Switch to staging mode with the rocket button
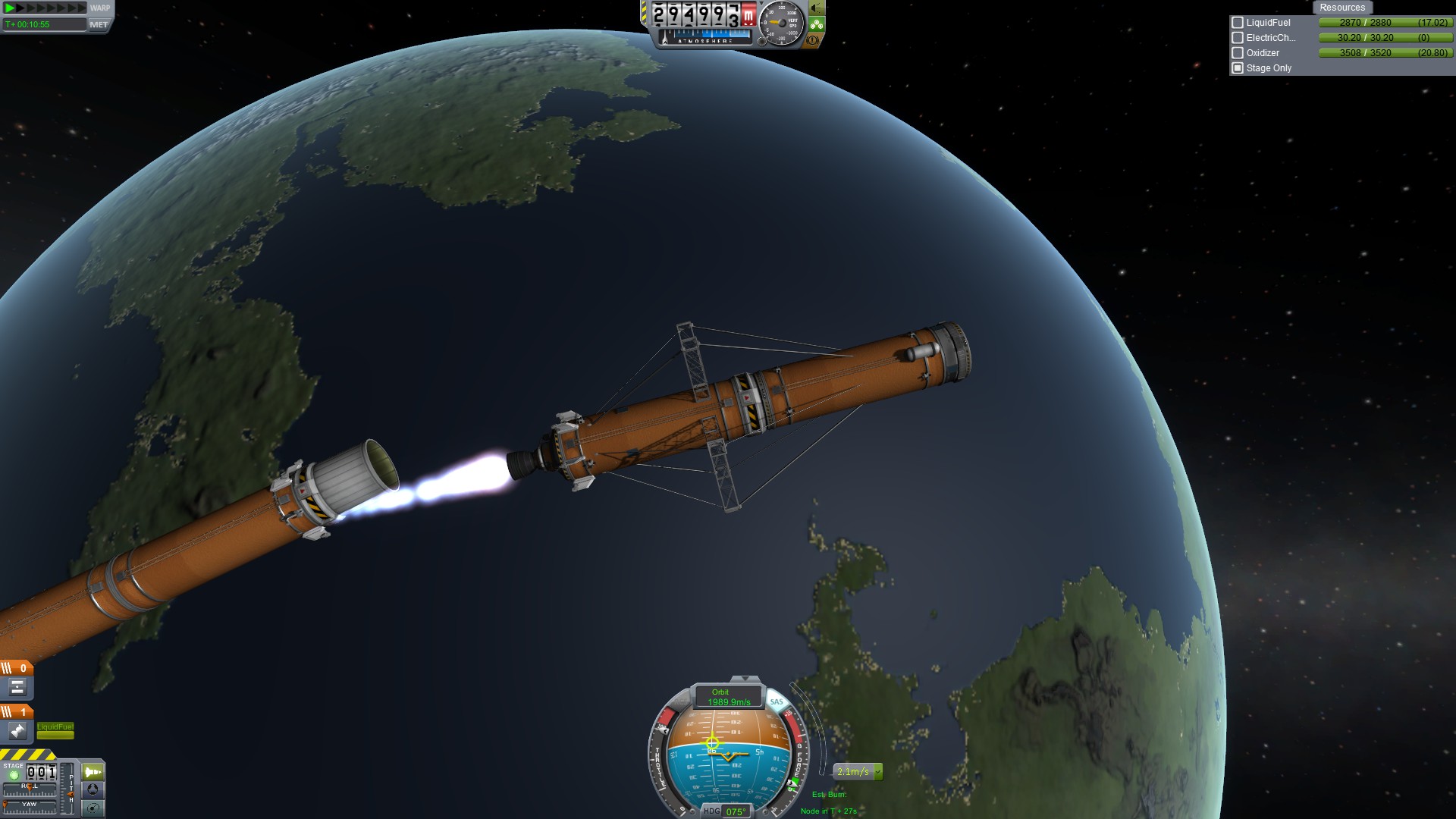The height and width of the screenshot is (819, 1456). 93,772
